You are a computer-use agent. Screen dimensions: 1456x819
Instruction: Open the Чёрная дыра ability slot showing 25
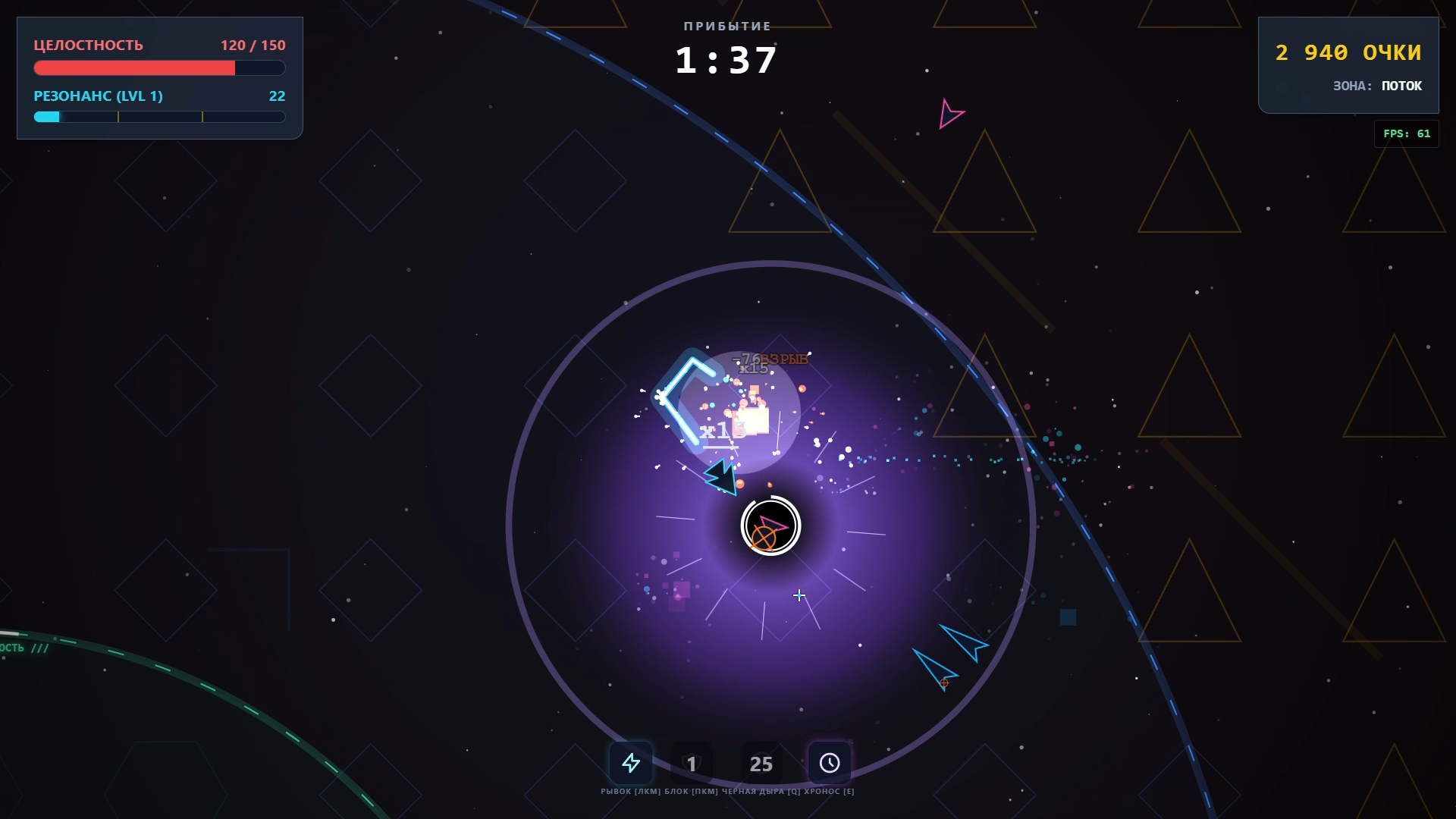[x=761, y=763]
